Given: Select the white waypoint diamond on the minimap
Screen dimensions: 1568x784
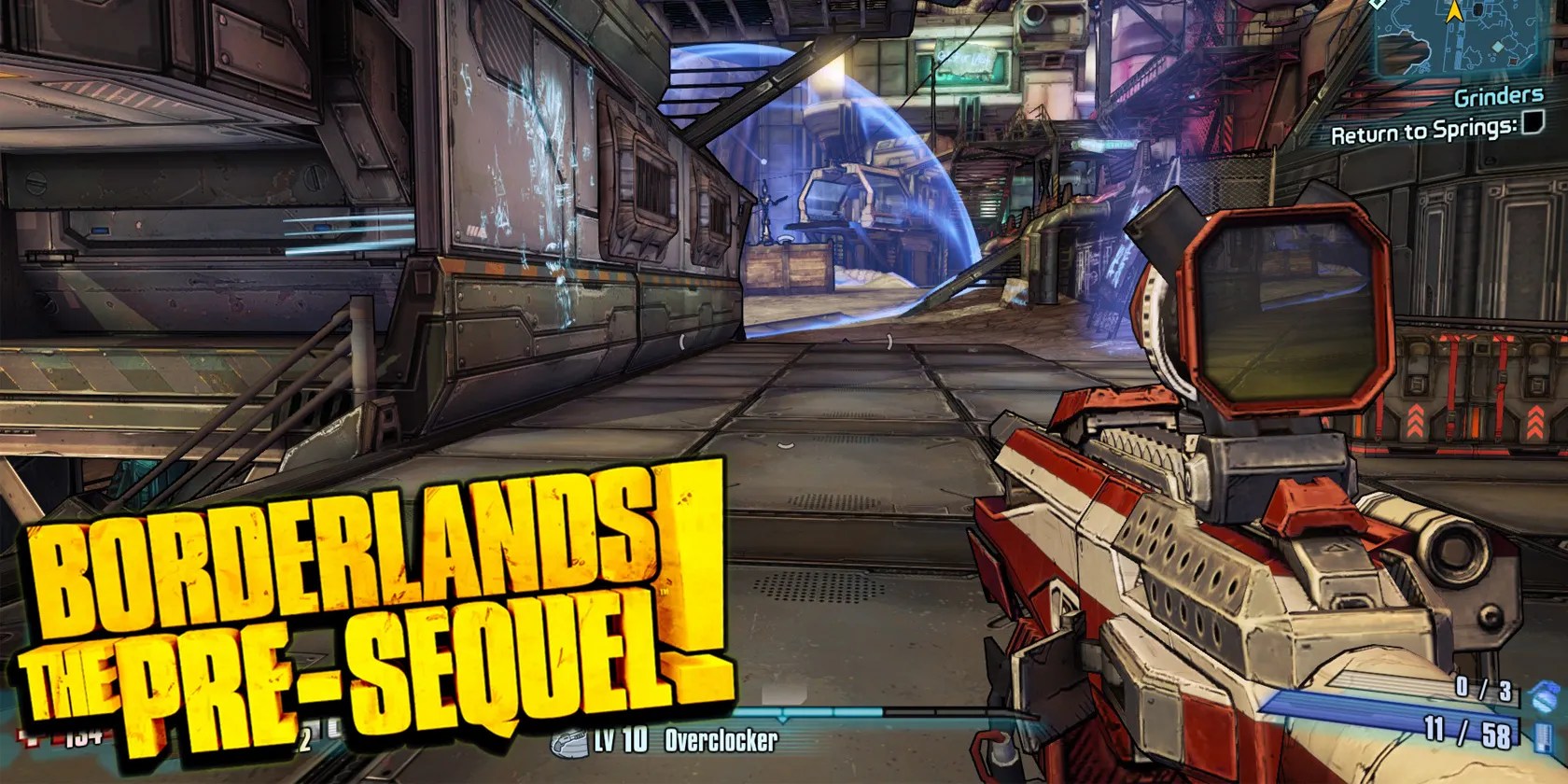Looking at the screenshot, I should point(1375,5).
